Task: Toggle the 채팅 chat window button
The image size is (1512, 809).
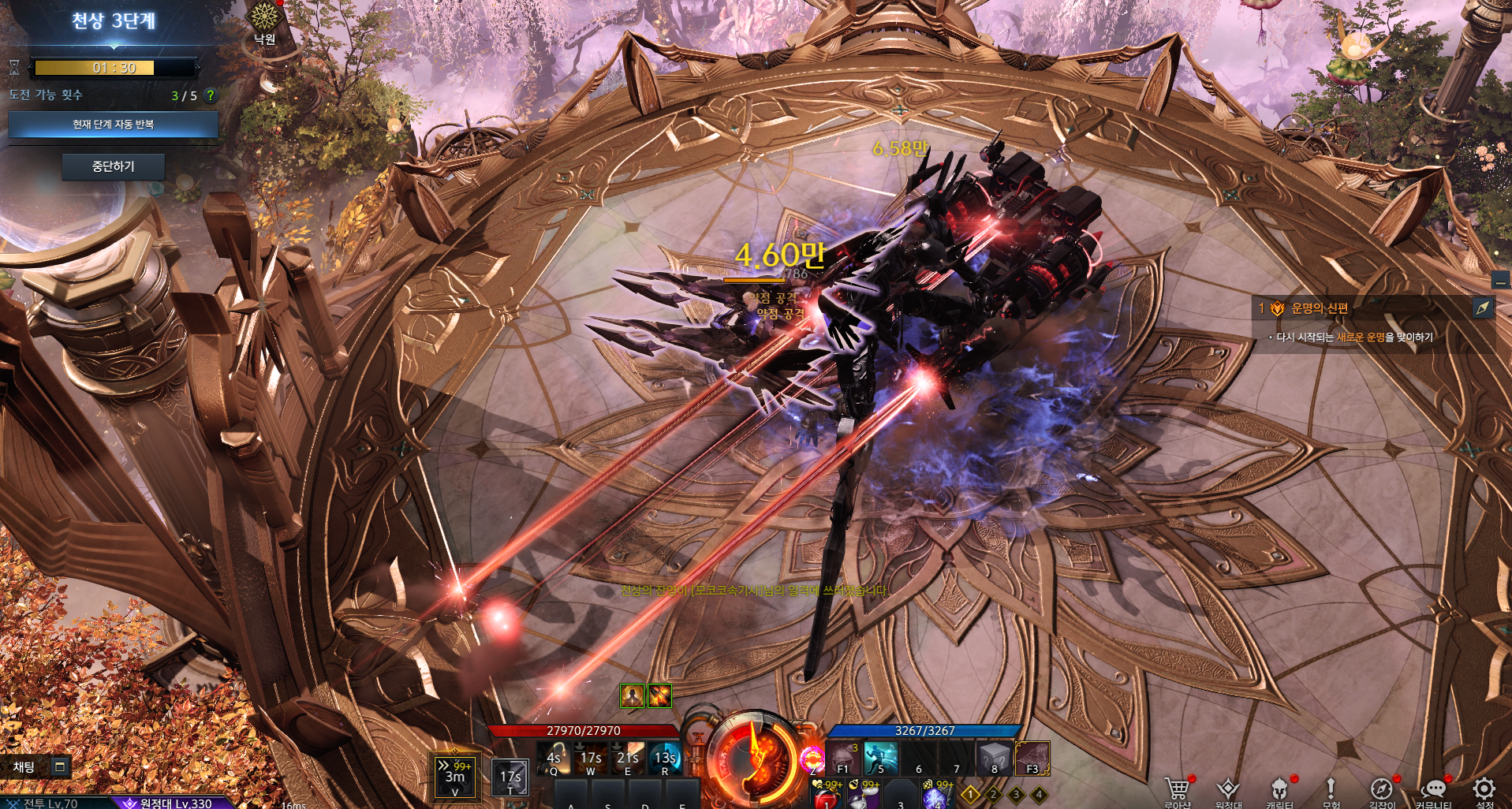Action: point(59,766)
